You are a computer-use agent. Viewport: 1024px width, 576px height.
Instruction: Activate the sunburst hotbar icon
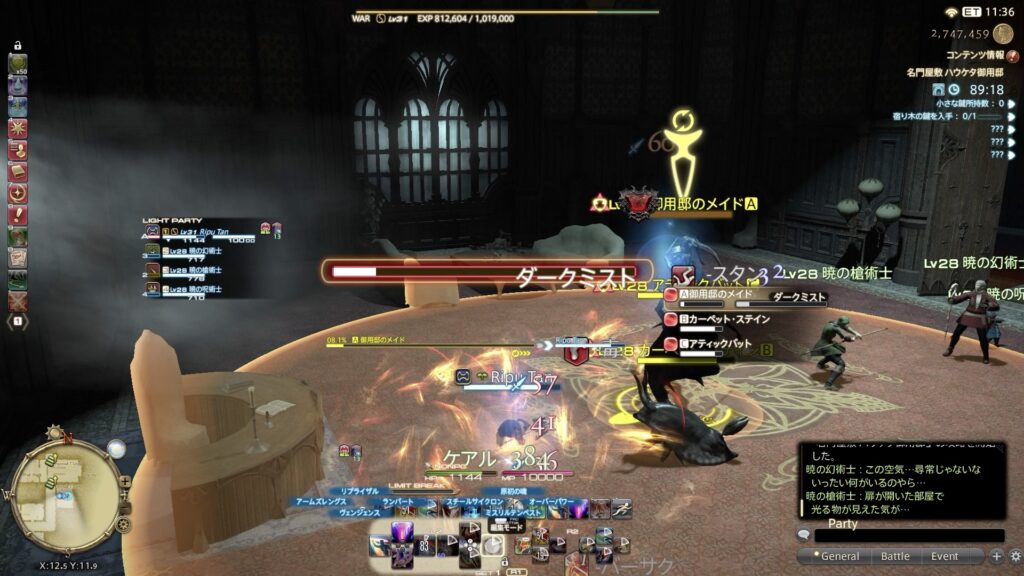(18, 129)
